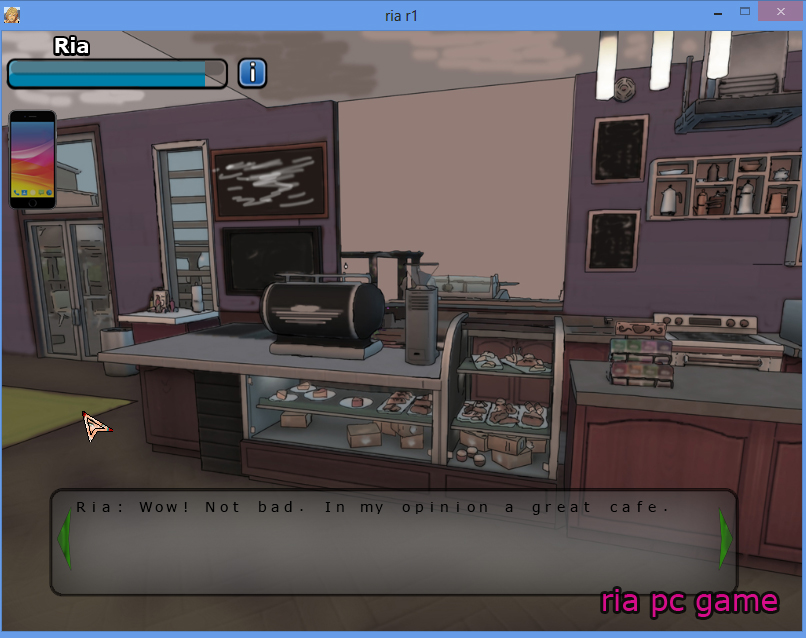Advance dialogue with the right green arrow
The height and width of the screenshot is (638, 806).
pos(725,539)
